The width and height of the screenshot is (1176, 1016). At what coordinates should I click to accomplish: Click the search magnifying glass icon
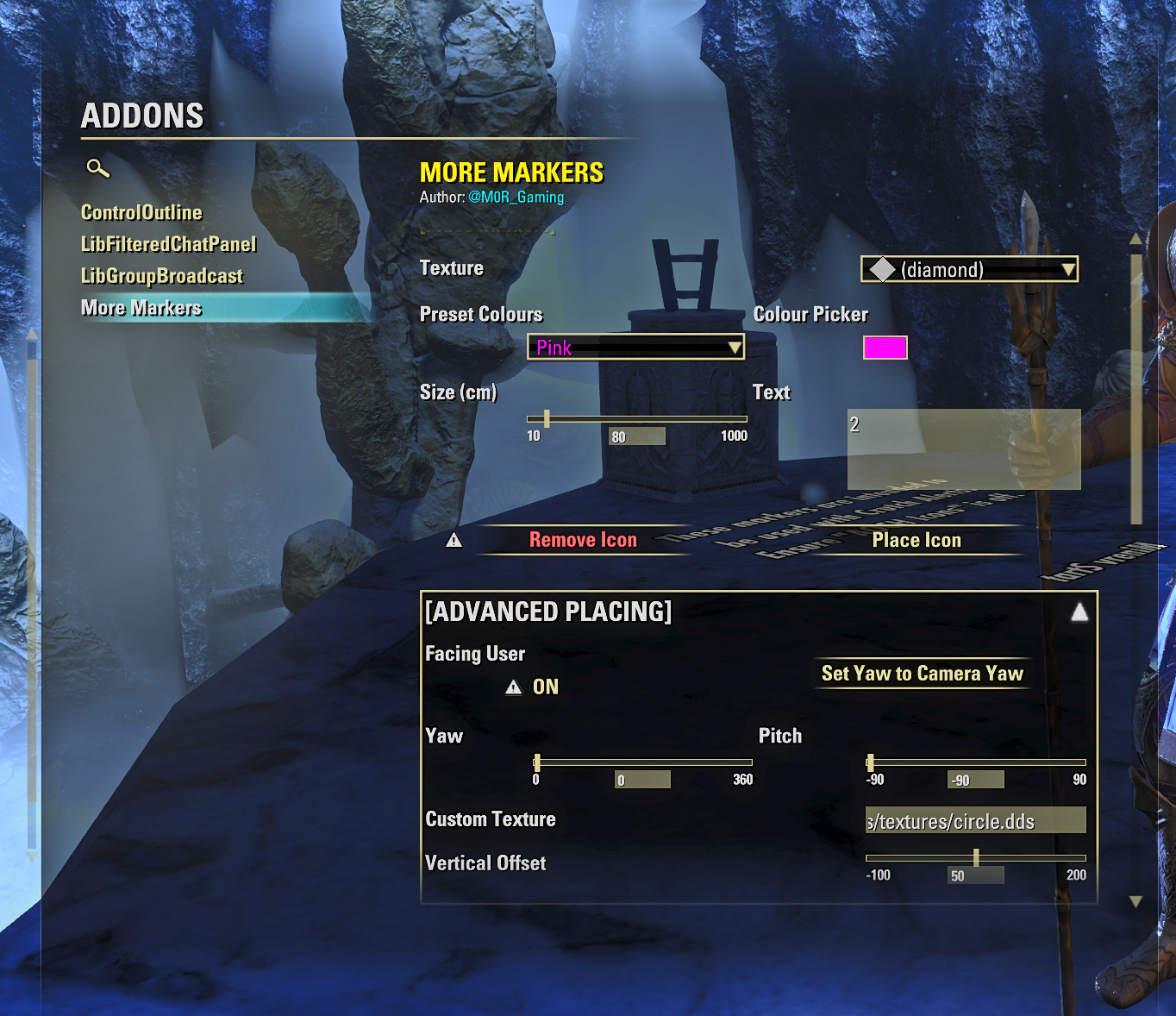97,170
